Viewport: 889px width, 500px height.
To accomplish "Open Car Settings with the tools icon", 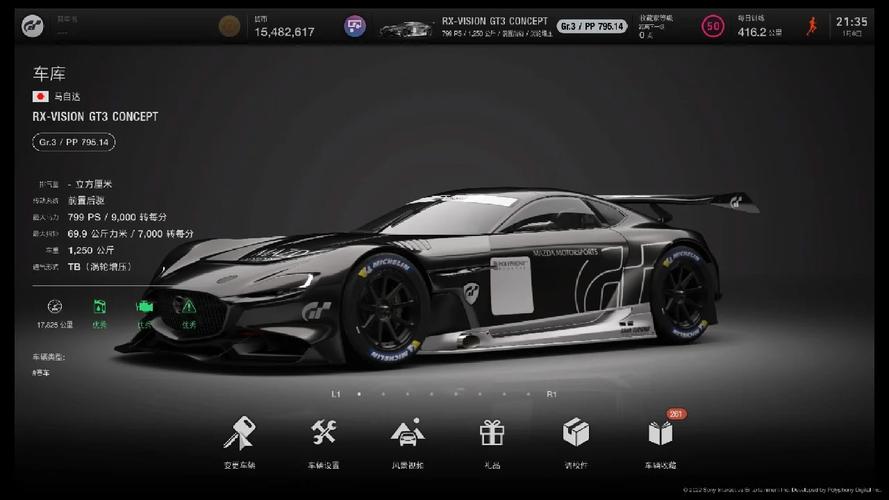I will click(x=323, y=433).
